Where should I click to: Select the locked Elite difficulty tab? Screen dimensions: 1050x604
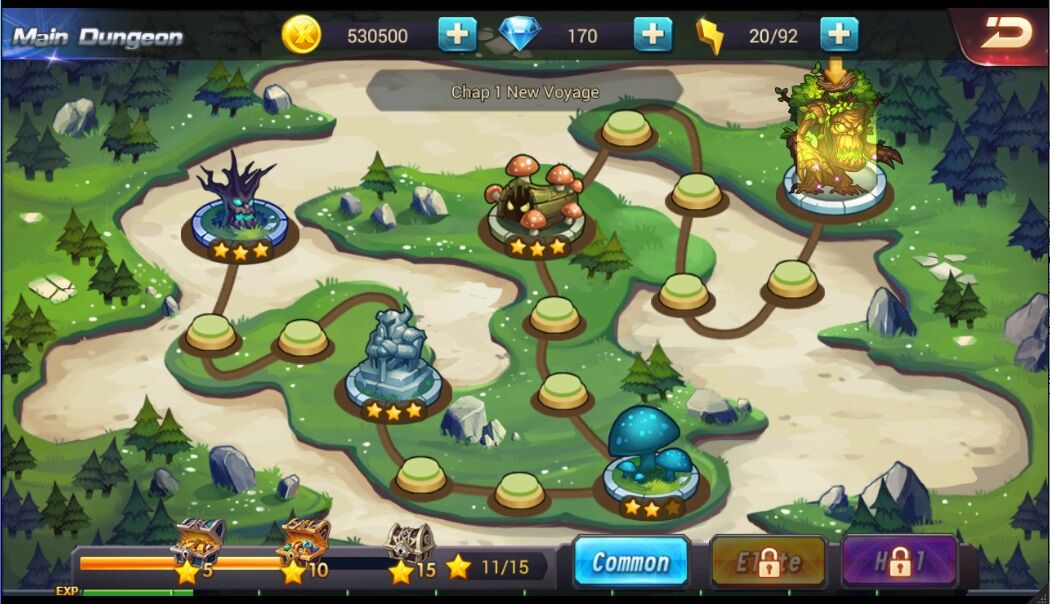point(768,562)
